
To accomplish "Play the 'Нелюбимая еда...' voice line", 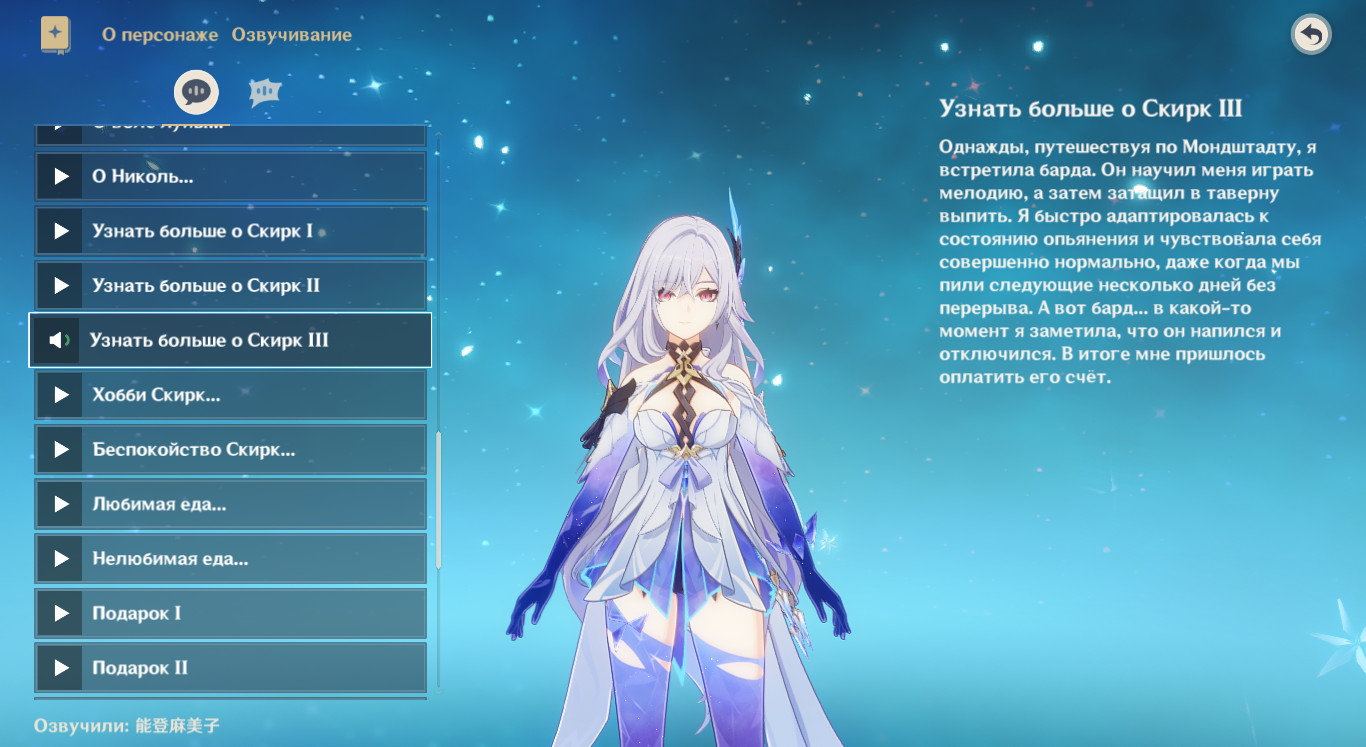I will [x=230, y=559].
